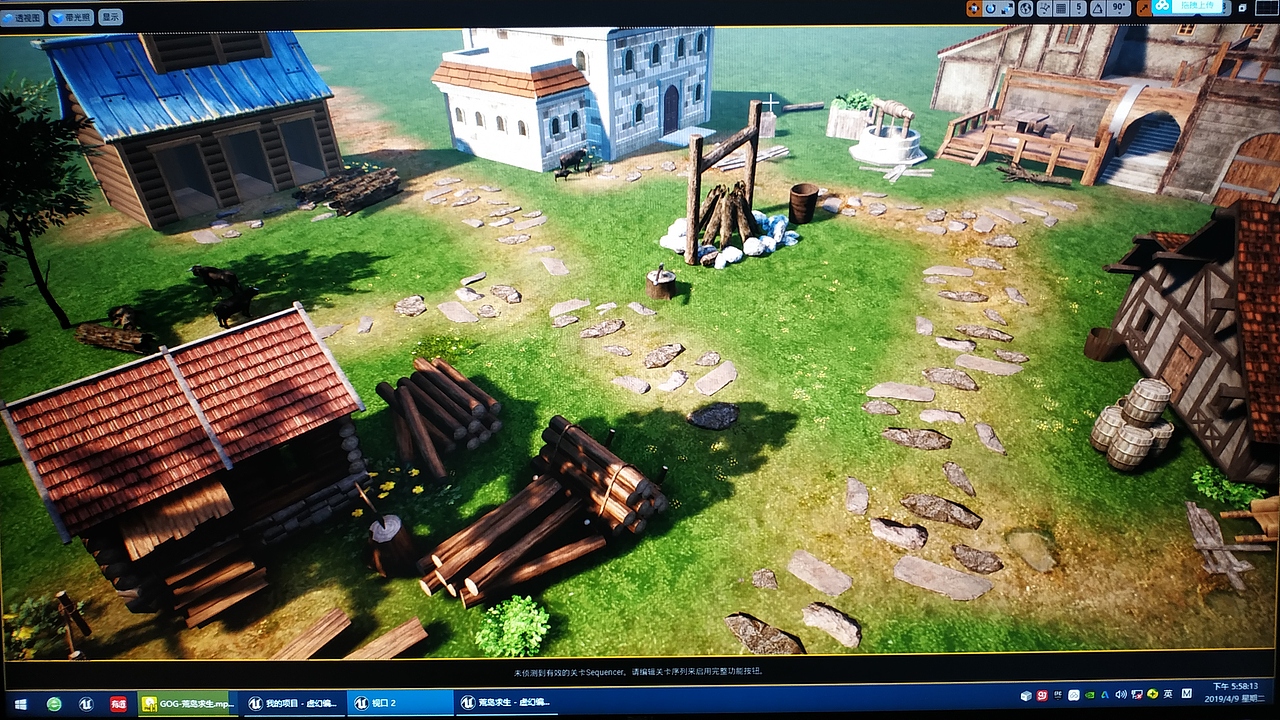Toggle world/local transform space globe icon
The image size is (1280, 720).
point(1026,8)
